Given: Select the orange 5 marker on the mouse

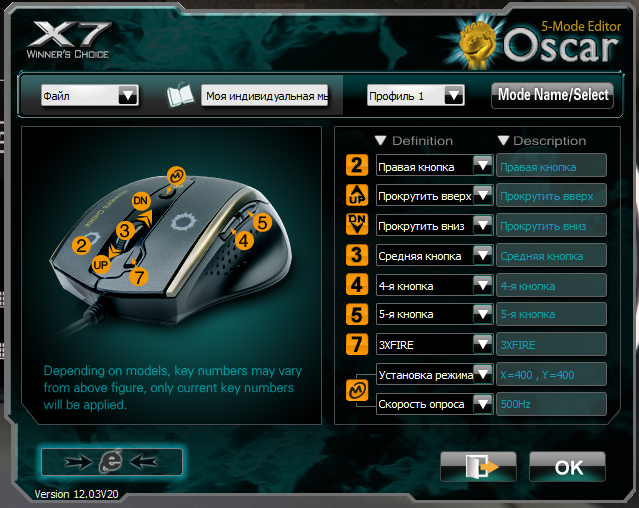Looking at the screenshot, I should (x=261, y=224).
